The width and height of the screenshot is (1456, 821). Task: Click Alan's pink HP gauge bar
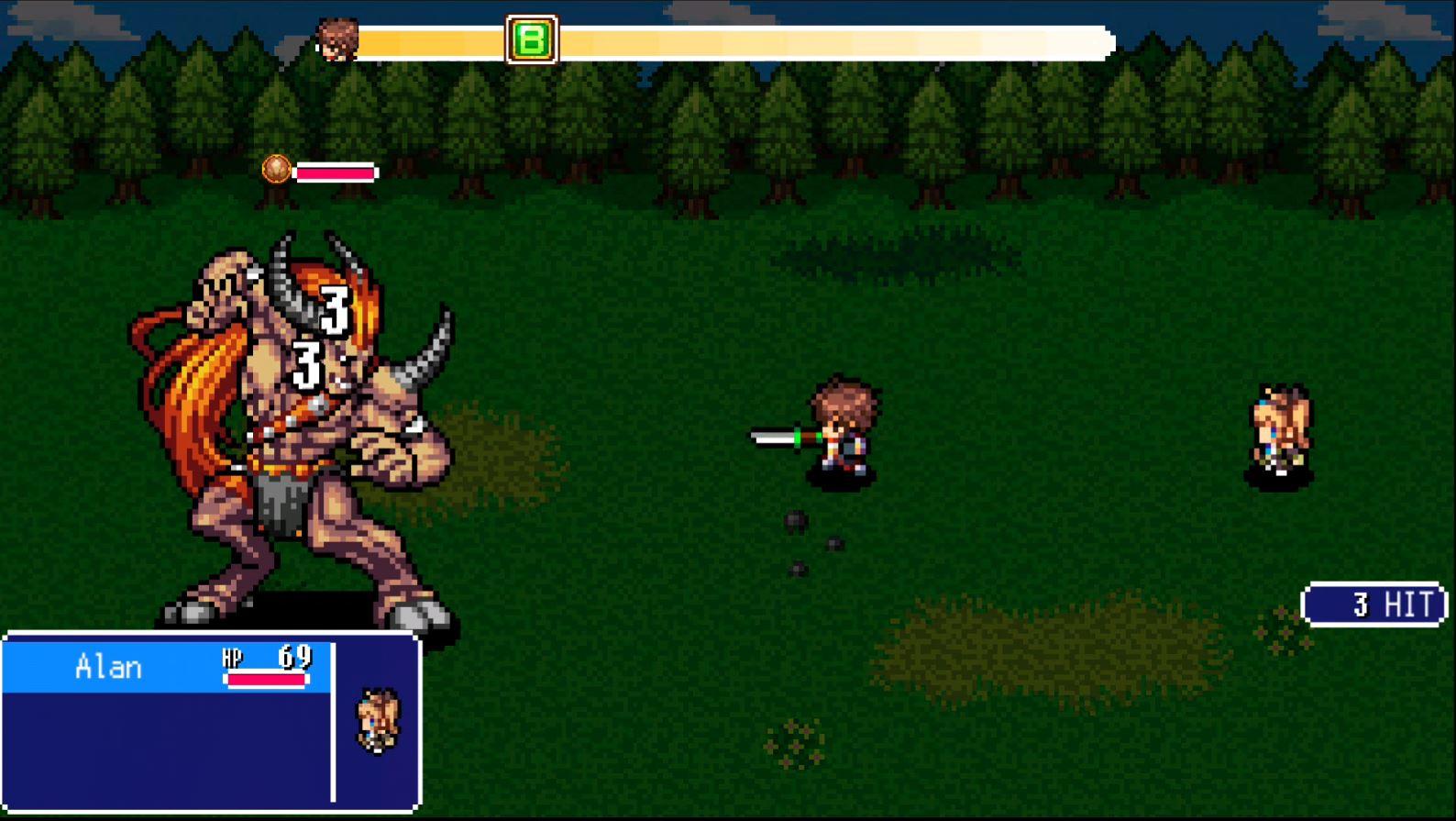266,681
